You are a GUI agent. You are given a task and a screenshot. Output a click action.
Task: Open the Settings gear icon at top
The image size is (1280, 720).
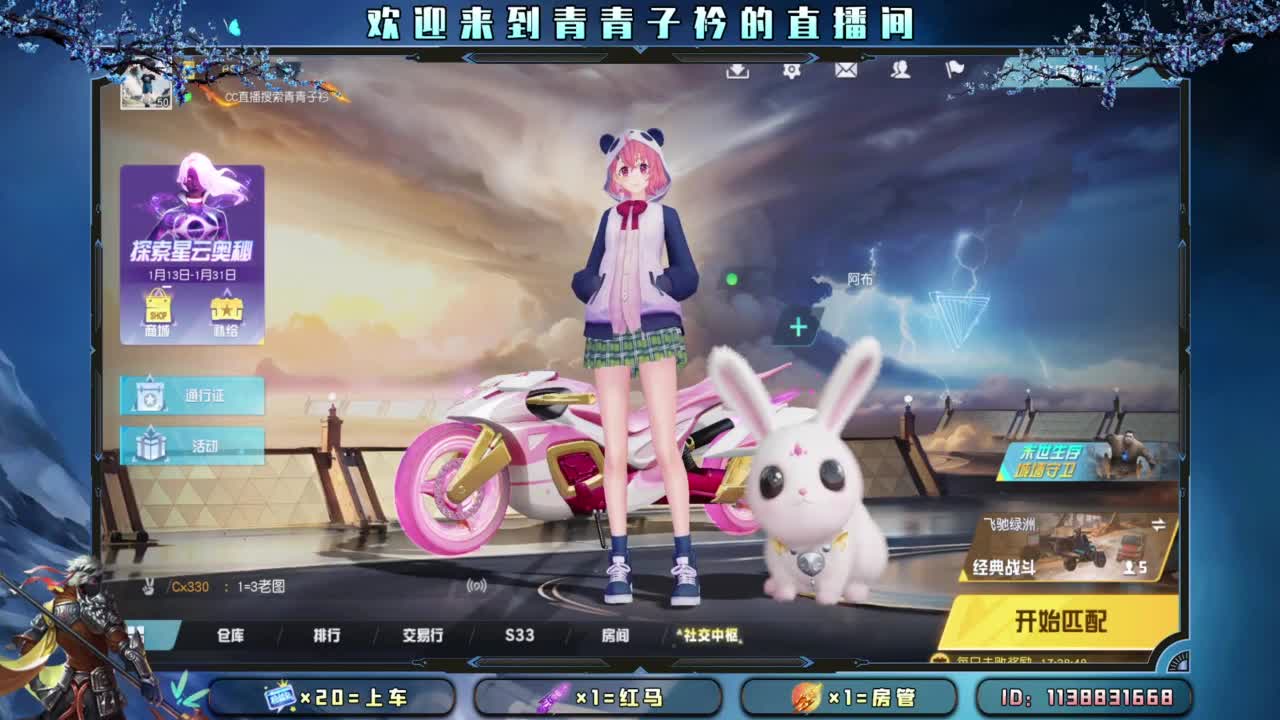click(x=792, y=72)
